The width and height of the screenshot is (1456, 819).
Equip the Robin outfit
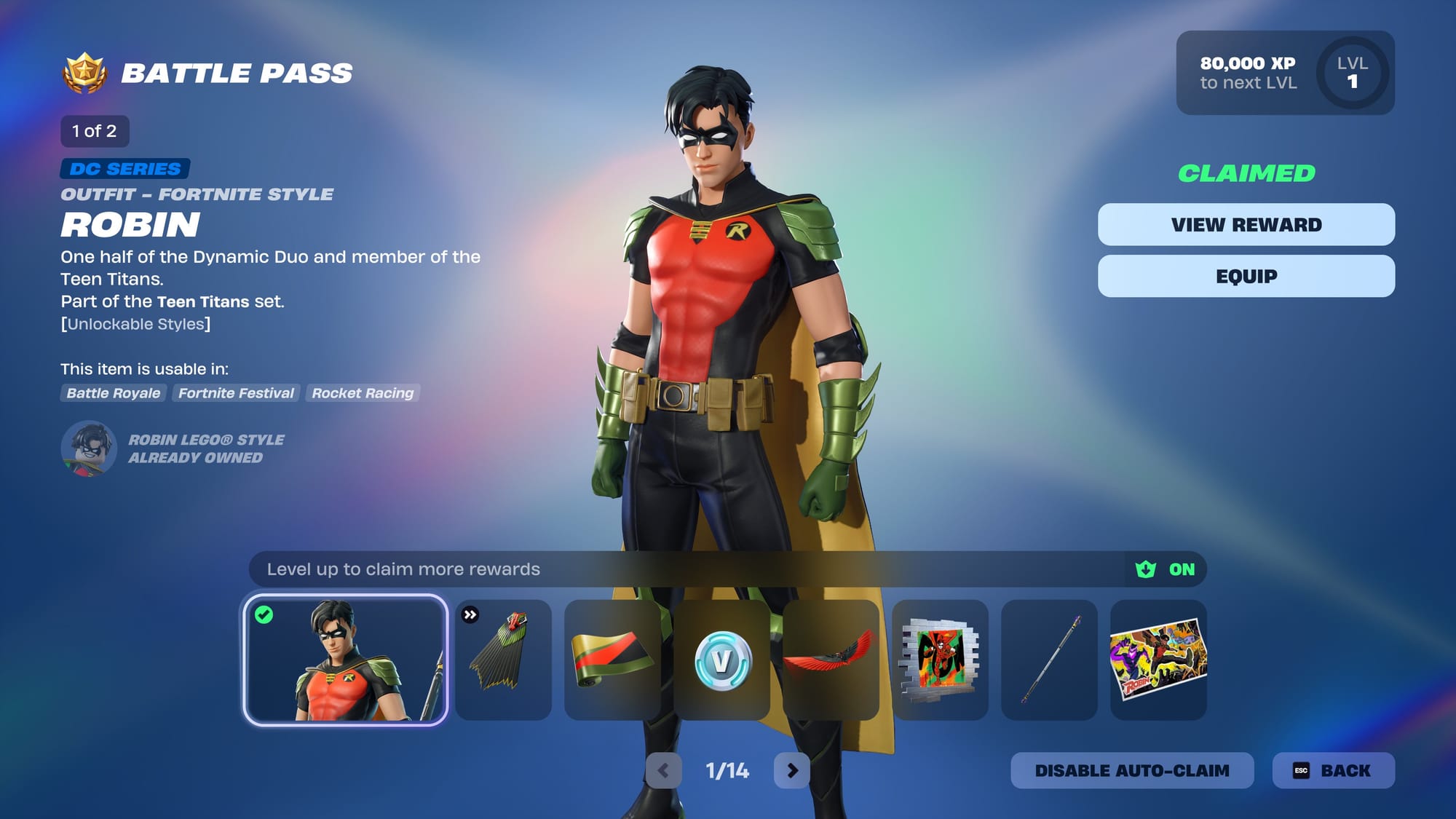point(1246,277)
